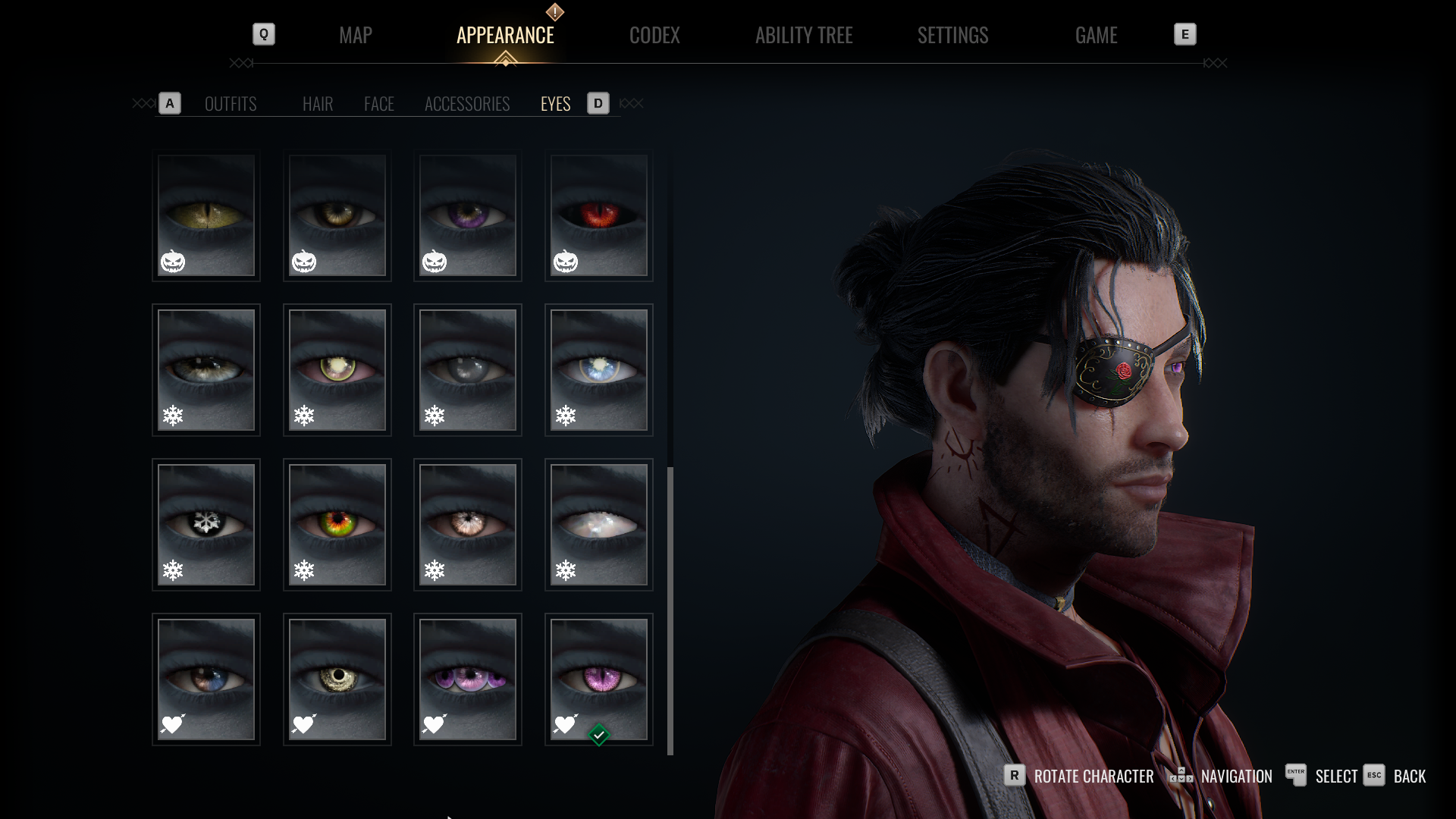Switch to the Outfits category

pyautogui.click(x=231, y=104)
